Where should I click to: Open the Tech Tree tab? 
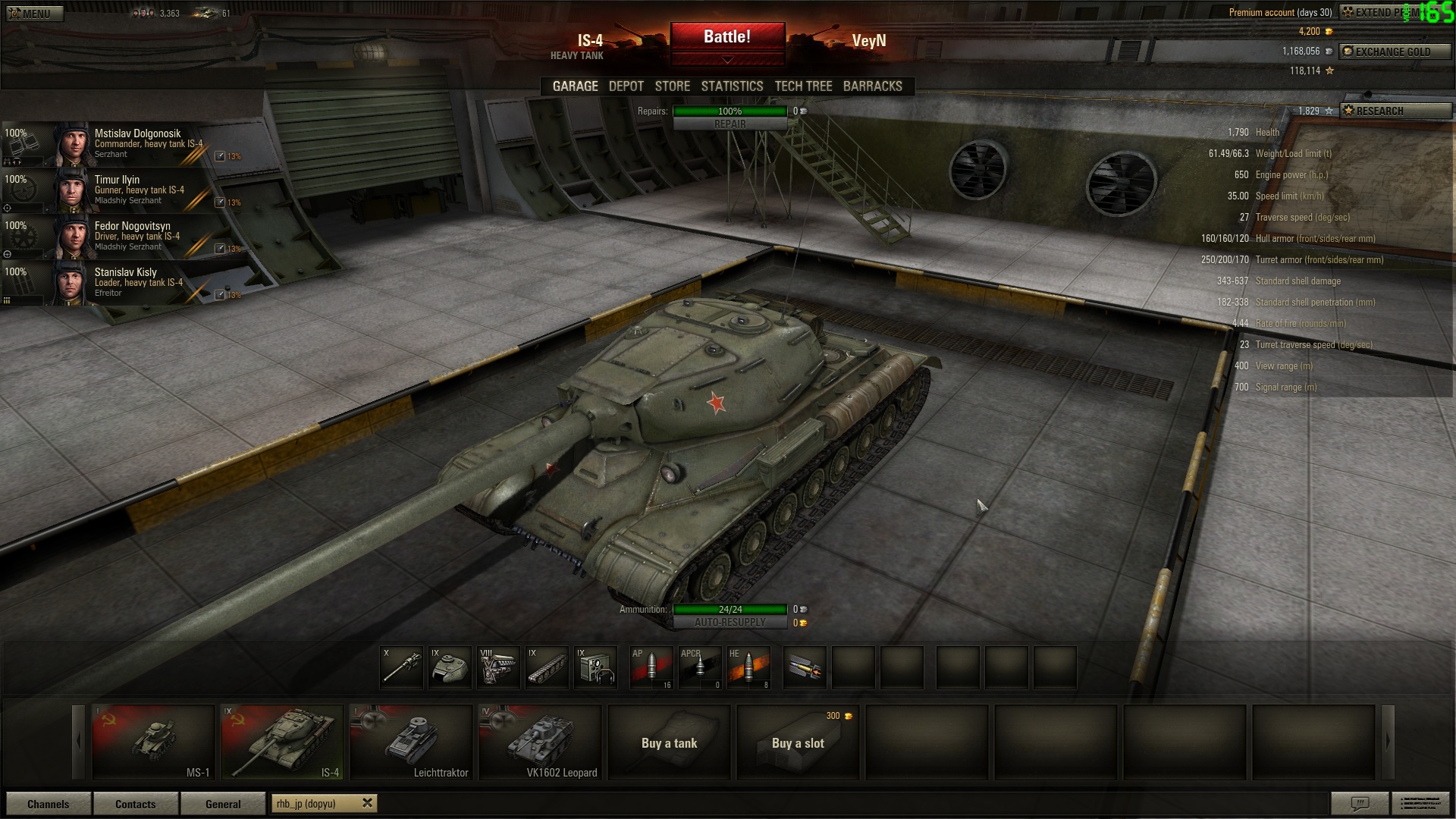[x=803, y=86]
